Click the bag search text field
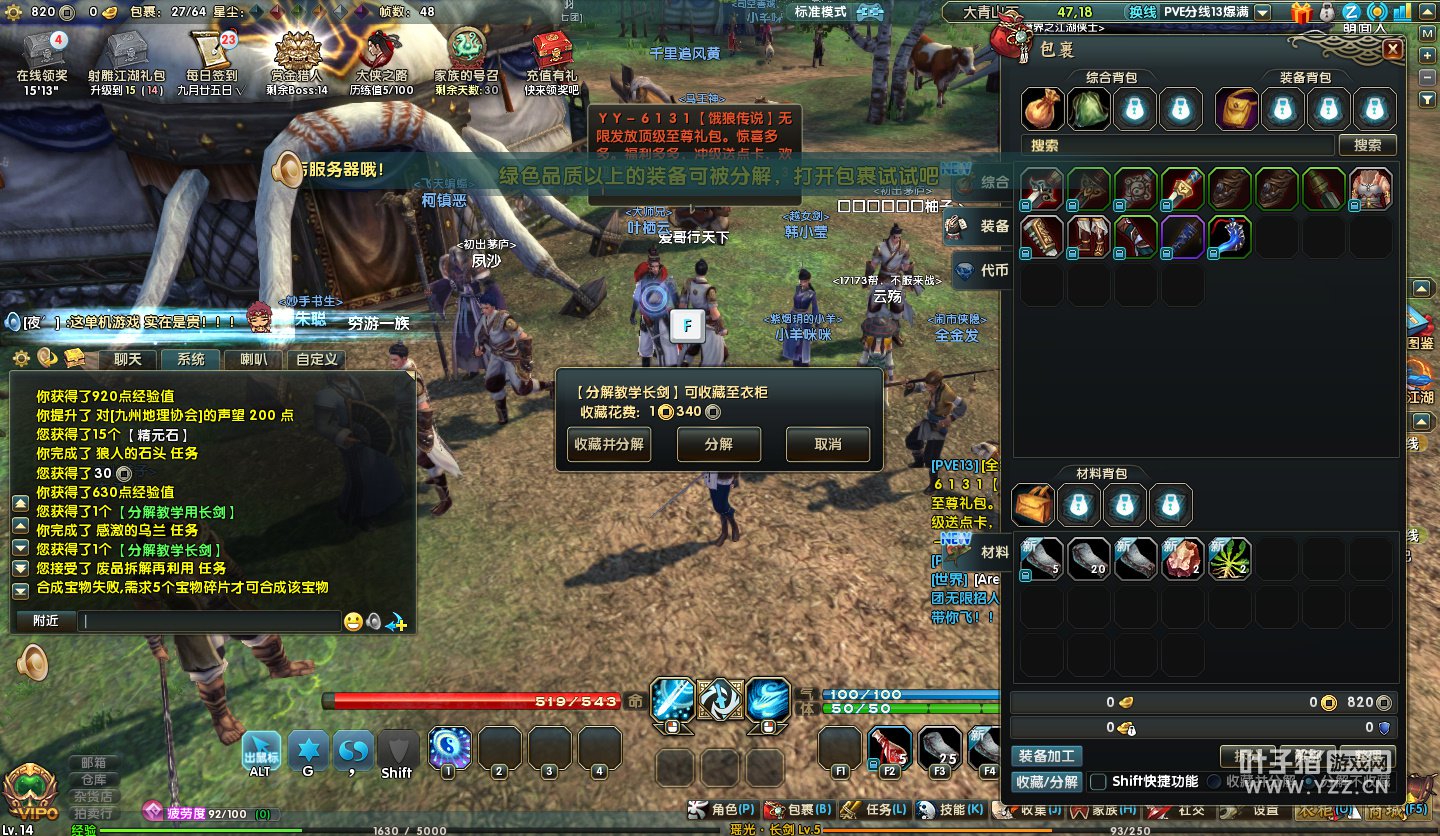The image size is (1440, 836). (x=1180, y=145)
